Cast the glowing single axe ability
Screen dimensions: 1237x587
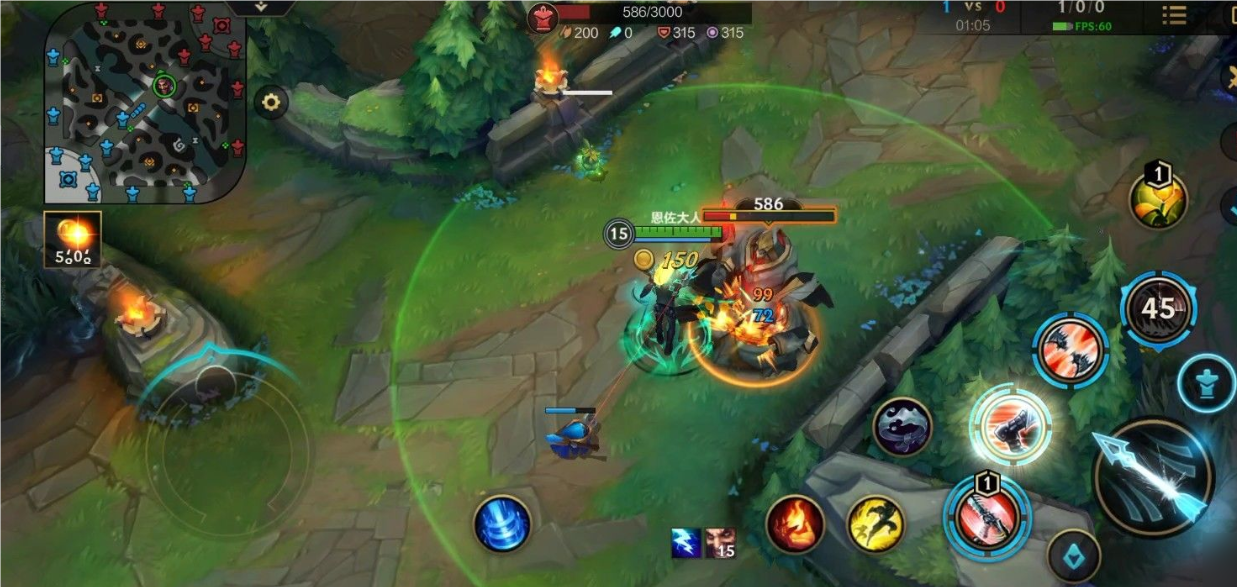(1010, 425)
